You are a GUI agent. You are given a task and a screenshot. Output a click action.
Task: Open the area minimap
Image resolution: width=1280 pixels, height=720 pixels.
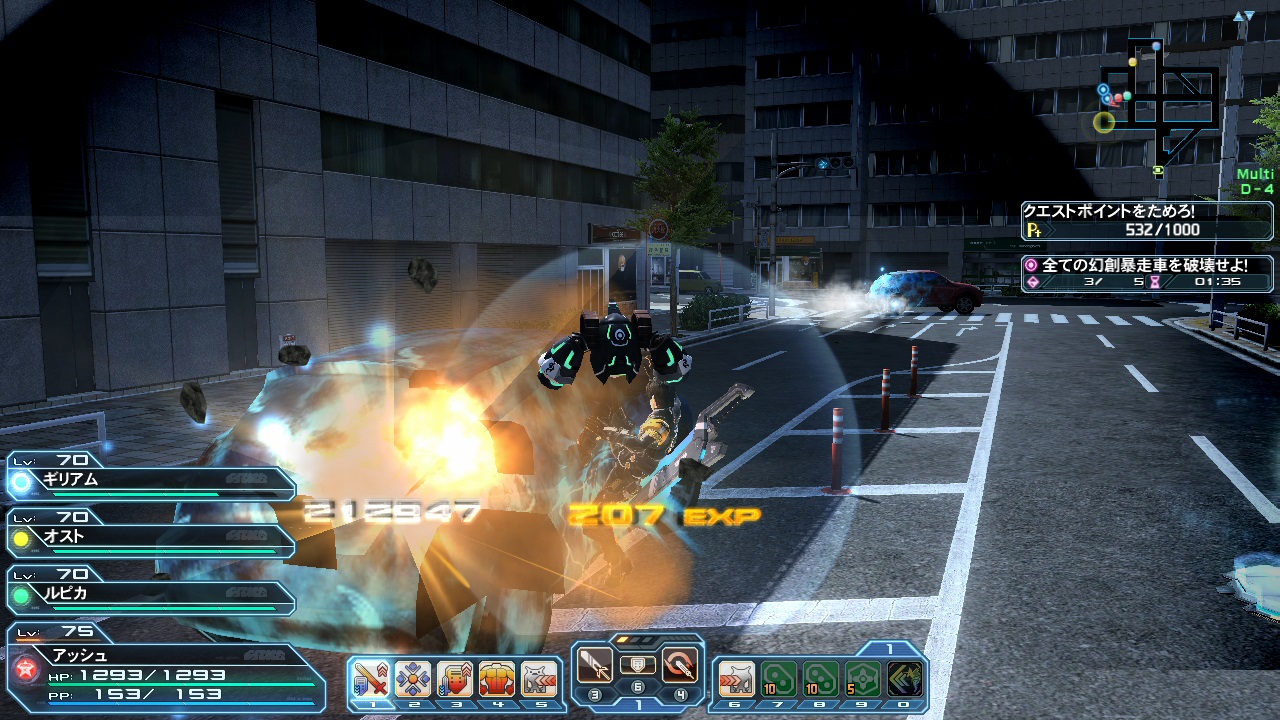click(x=1160, y=100)
